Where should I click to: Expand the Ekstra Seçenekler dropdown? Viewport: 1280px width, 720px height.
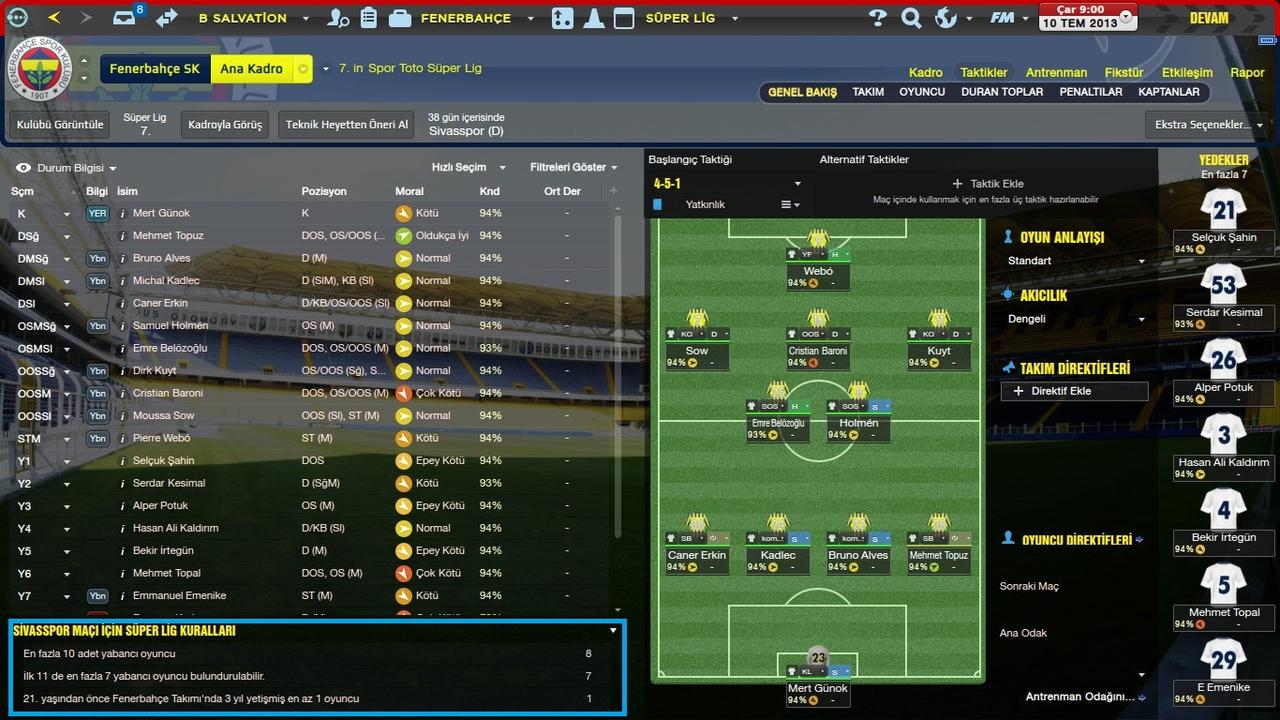1208,125
